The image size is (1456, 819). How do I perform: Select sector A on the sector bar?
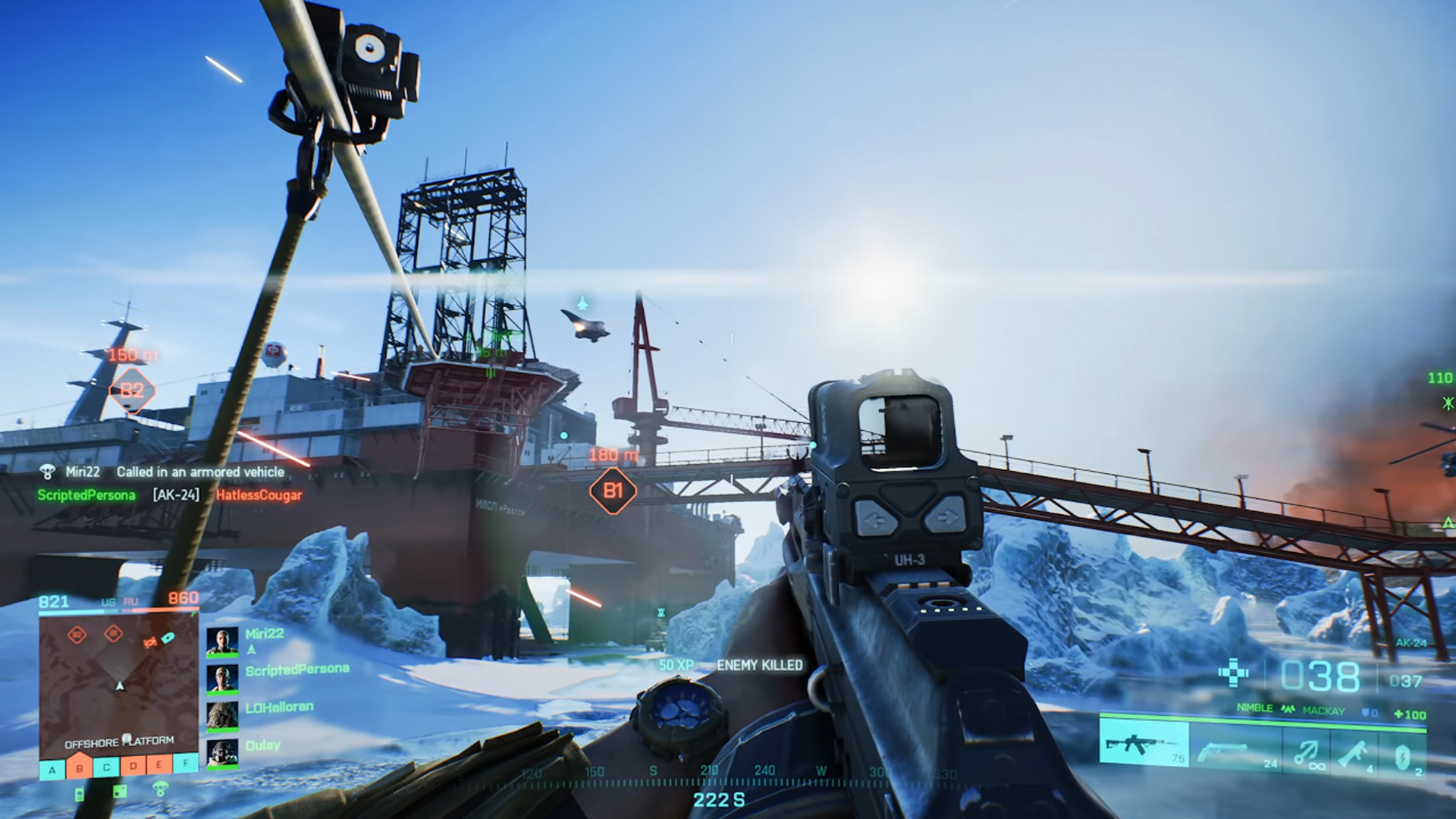52,769
